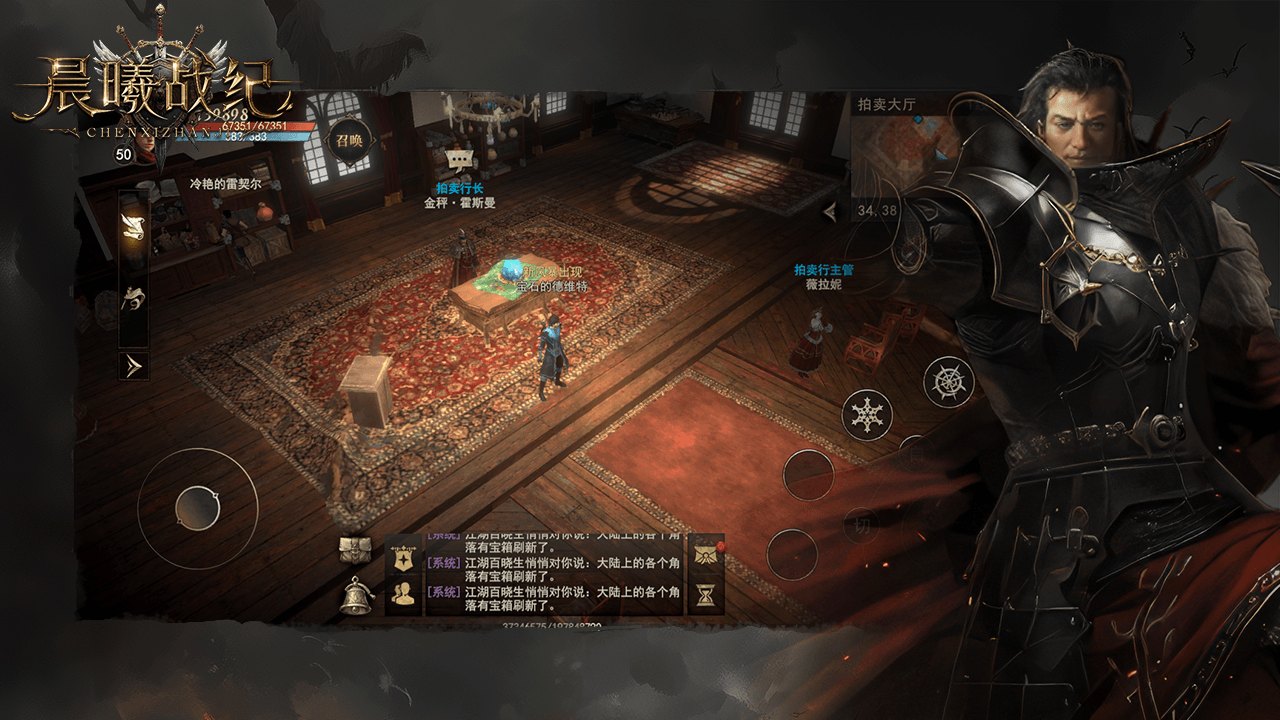1280x720 pixels.
Task: Open the inventory bag icon
Action: coord(355,549)
